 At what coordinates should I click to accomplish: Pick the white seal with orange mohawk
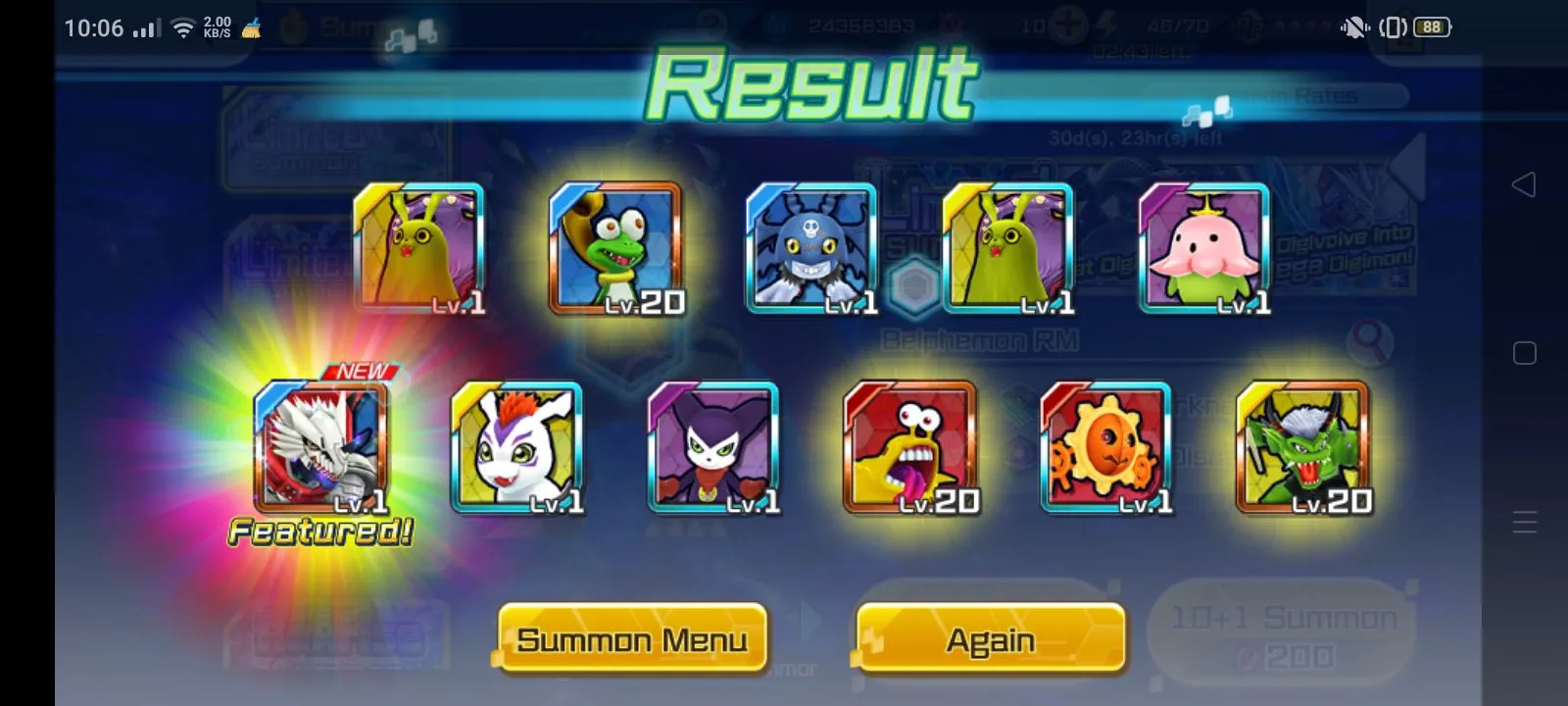(x=517, y=447)
